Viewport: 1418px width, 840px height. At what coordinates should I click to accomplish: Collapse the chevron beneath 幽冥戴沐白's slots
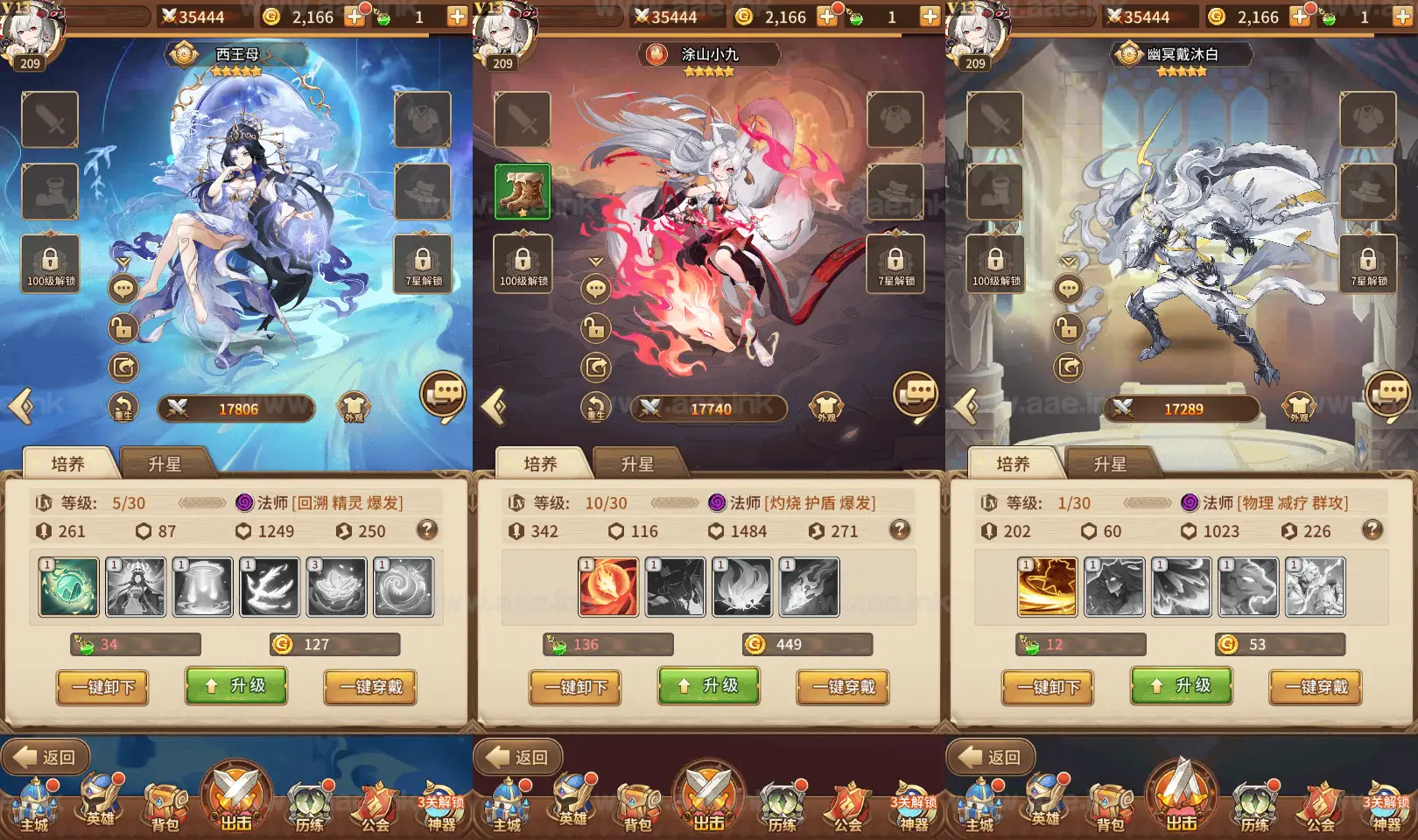(x=1069, y=261)
